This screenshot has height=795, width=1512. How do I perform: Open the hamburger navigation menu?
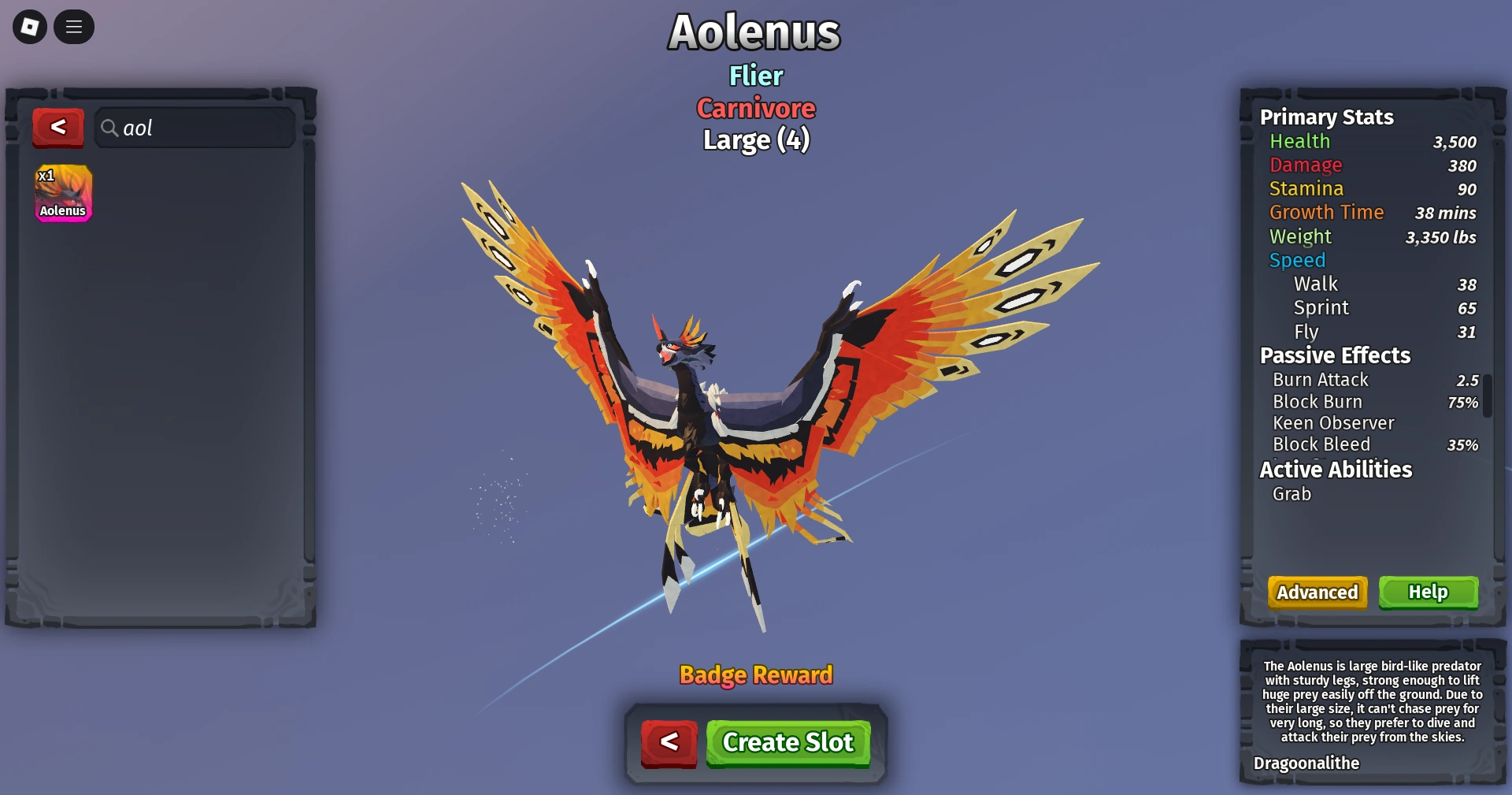pos(74,27)
